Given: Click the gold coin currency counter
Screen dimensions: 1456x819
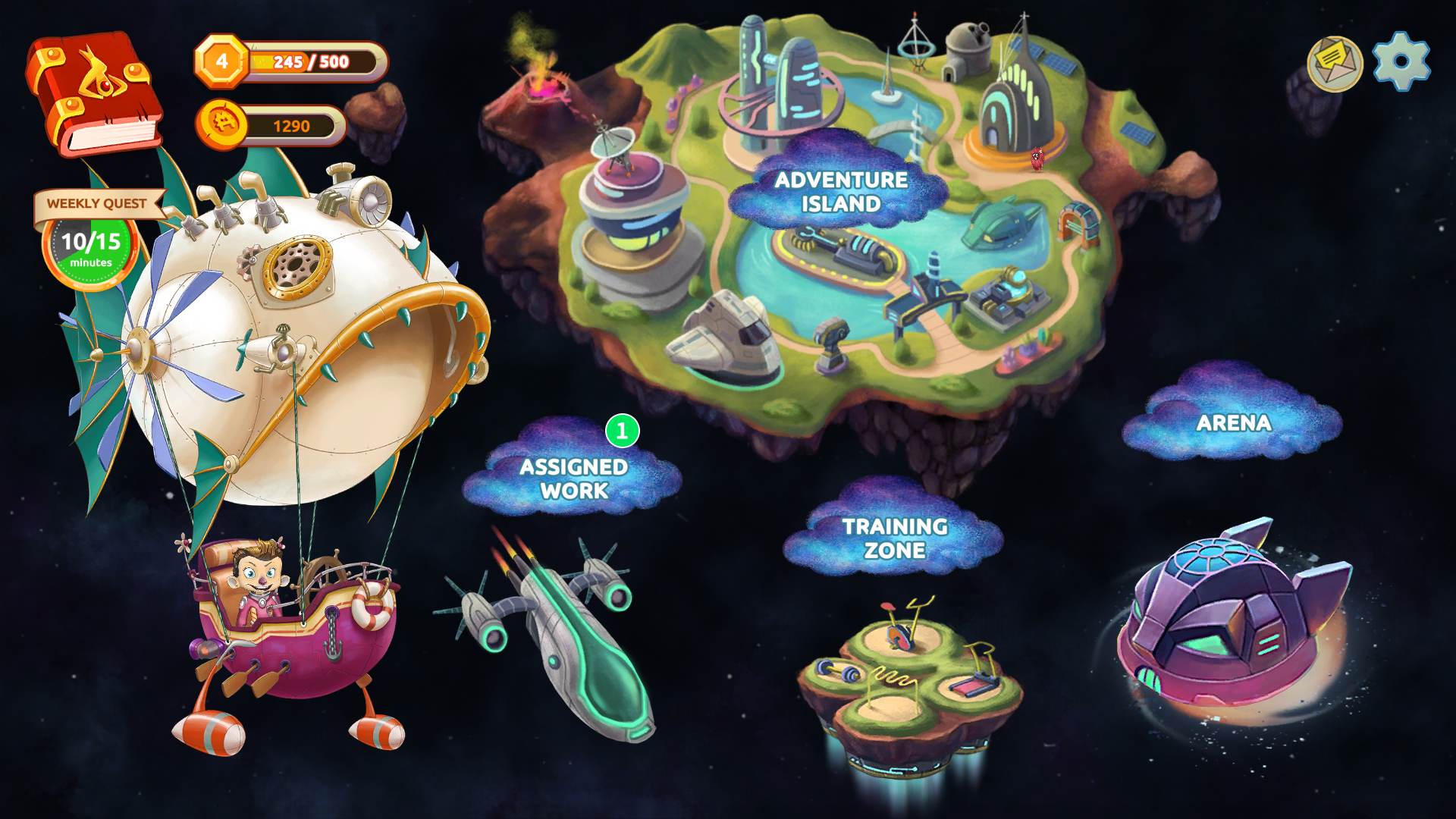Looking at the screenshot, I should pos(271,125).
